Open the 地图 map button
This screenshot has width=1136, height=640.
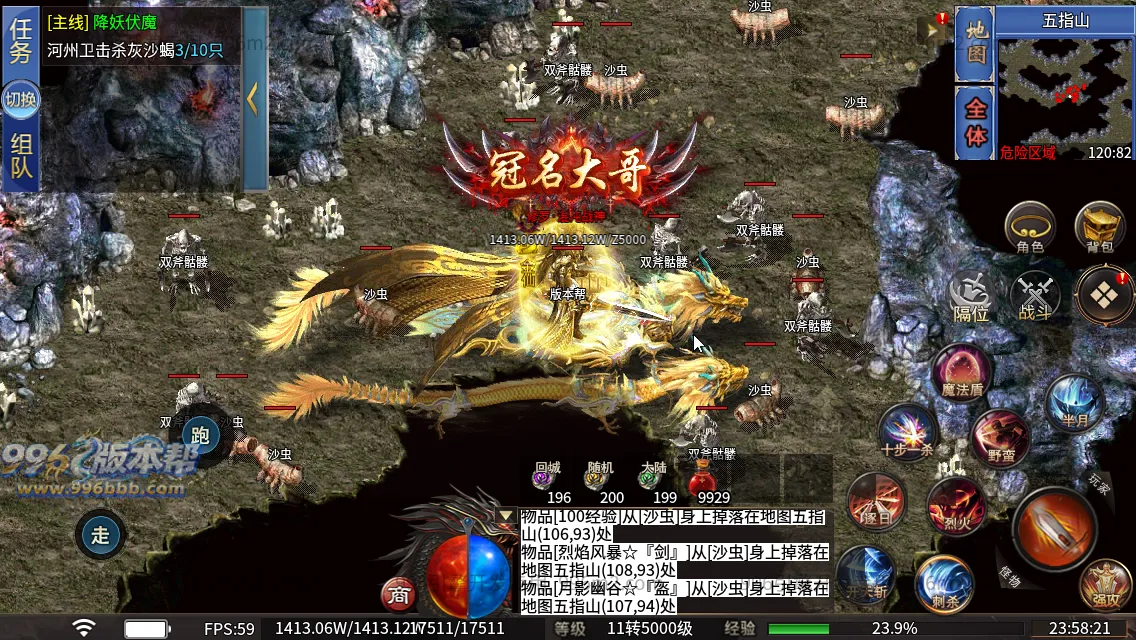(x=974, y=45)
